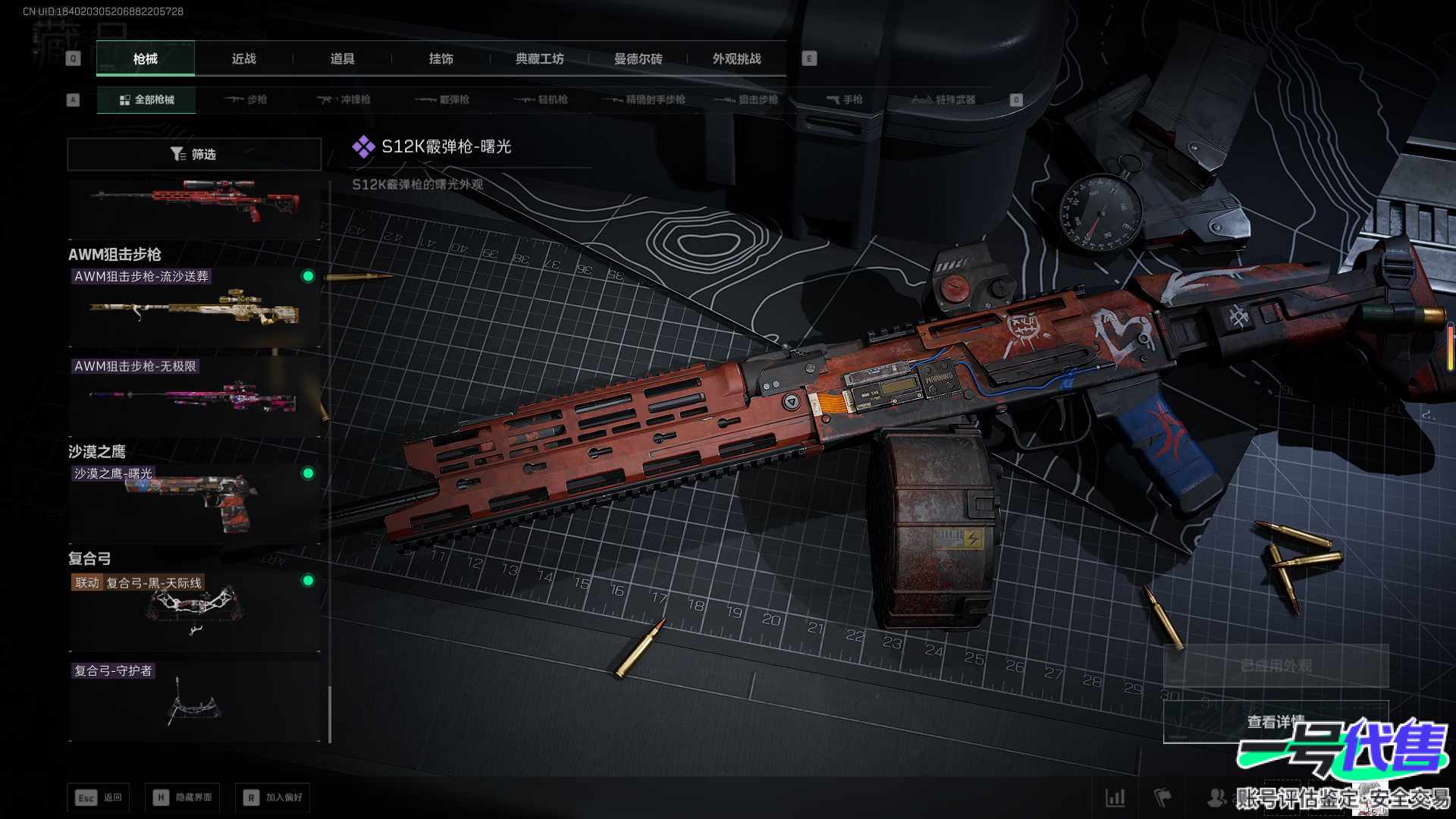
Task: Click the flag icon in bottom bar
Action: pos(1162,798)
